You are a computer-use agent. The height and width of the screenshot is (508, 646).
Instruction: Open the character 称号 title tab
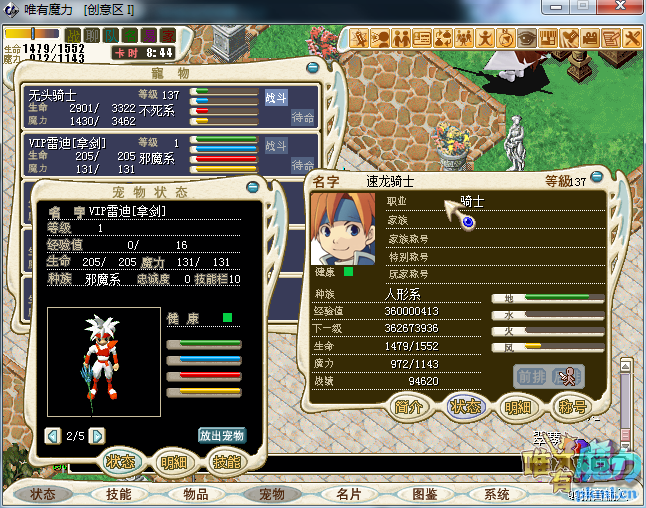[x=573, y=408]
